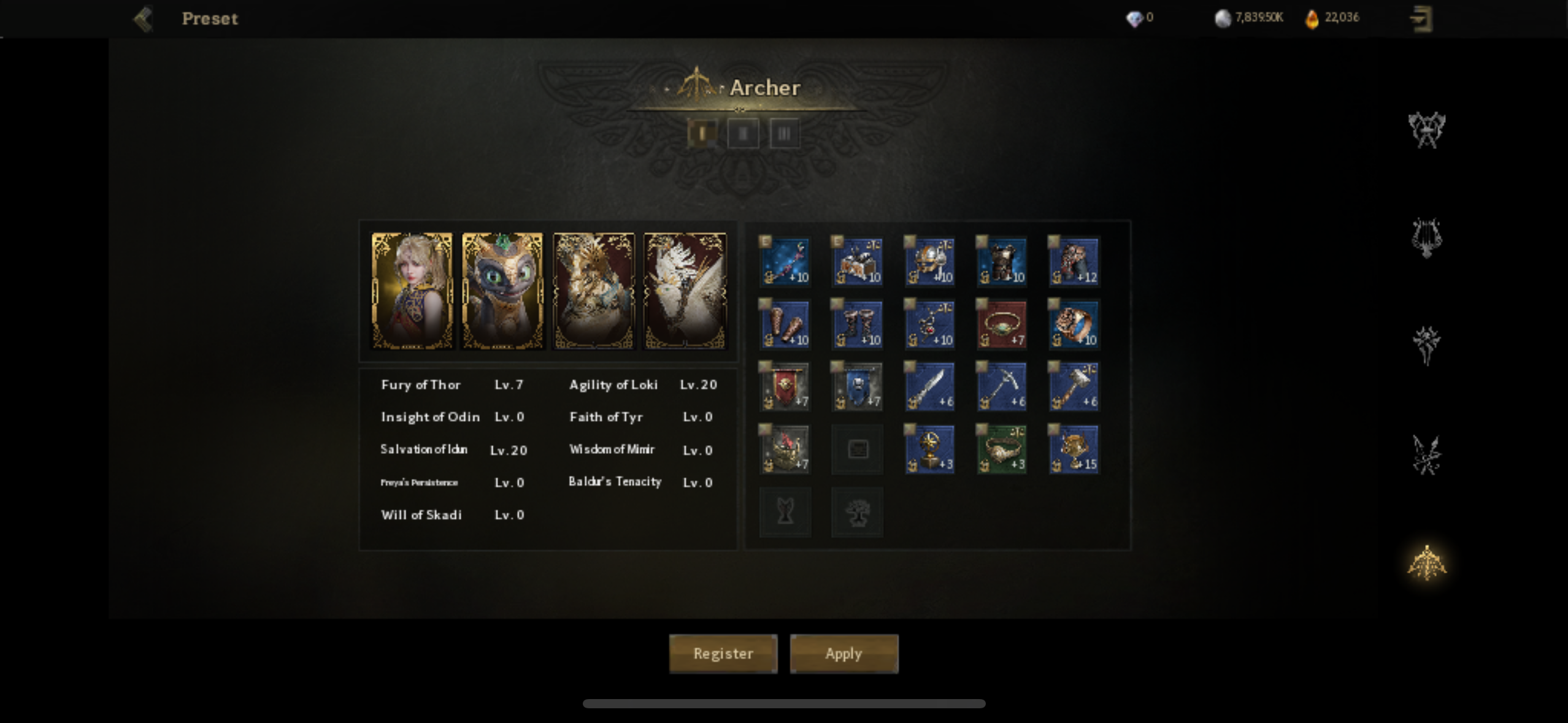
Task: Open the golden trophy +15 item slot
Action: (1074, 449)
